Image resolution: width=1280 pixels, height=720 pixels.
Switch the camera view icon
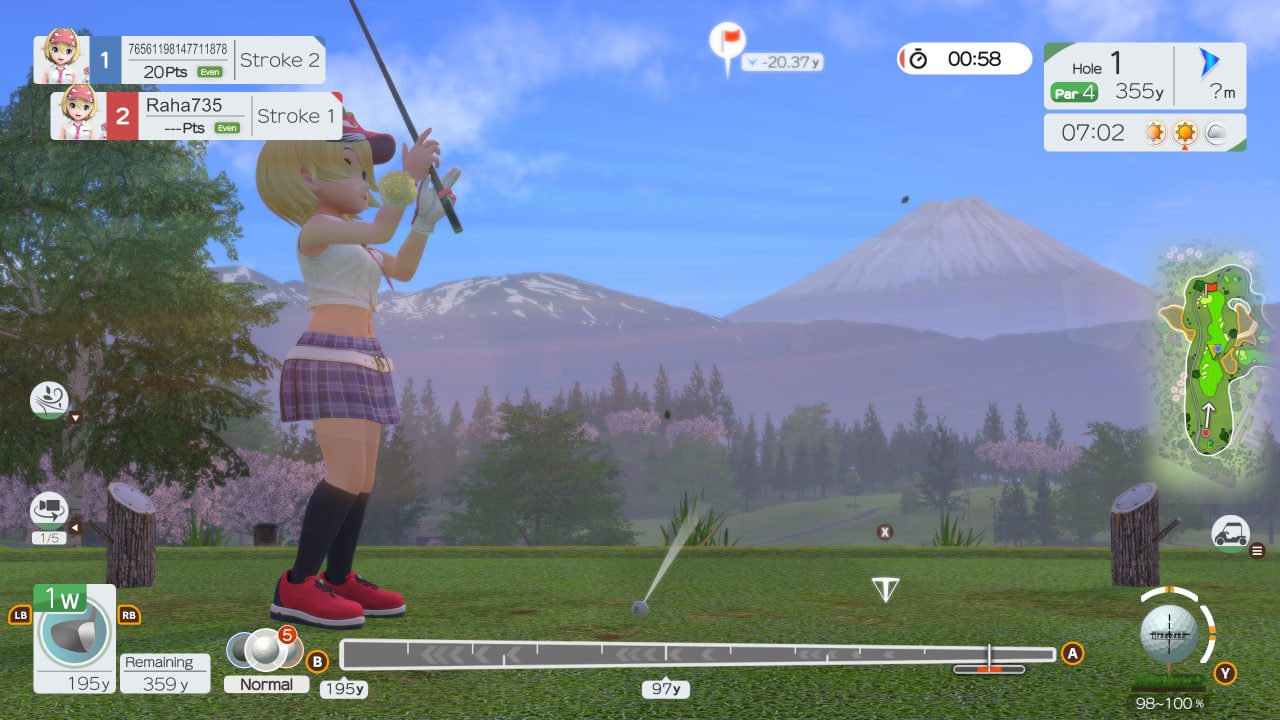[x=49, y=510]
